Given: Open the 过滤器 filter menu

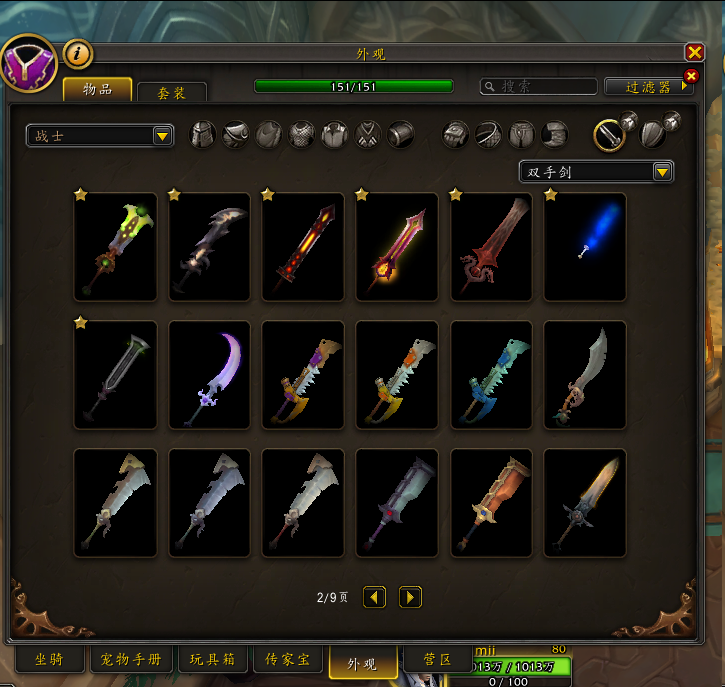Looking at the screenshot, I should pyautogui.click(x=649, y=87).
